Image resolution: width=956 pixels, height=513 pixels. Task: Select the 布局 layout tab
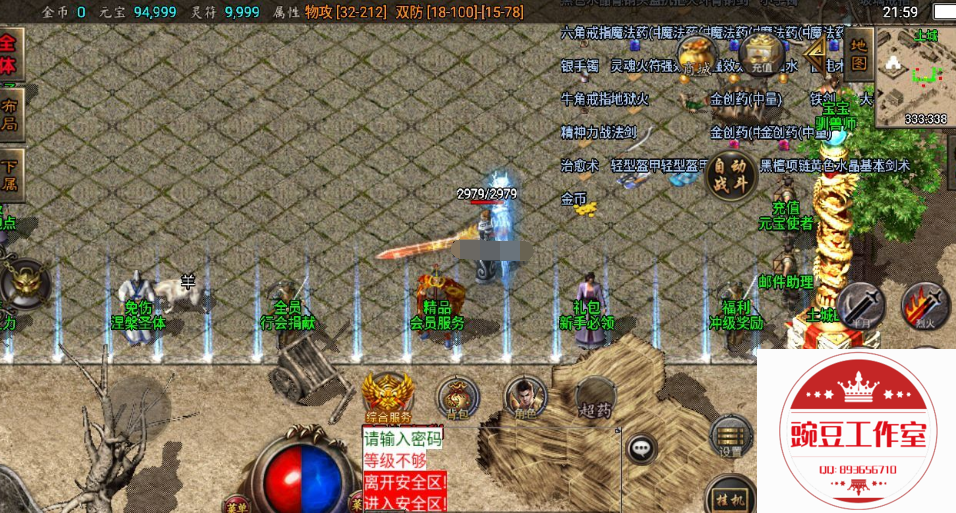[10, 113]
